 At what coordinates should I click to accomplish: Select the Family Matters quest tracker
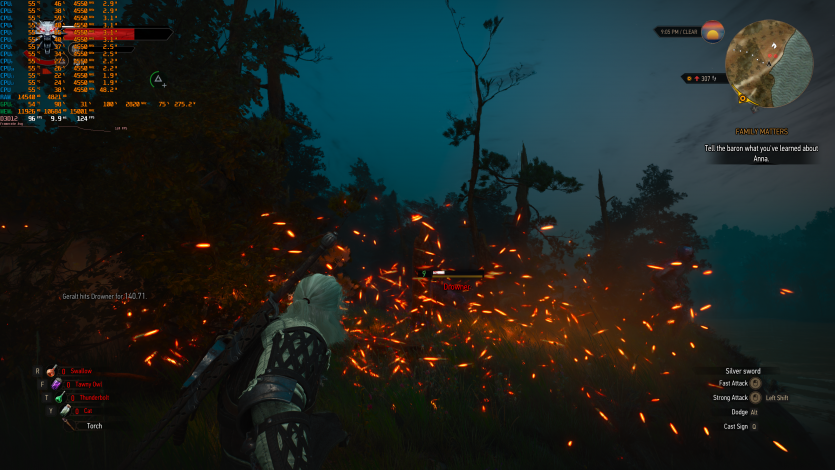point(761,132)
